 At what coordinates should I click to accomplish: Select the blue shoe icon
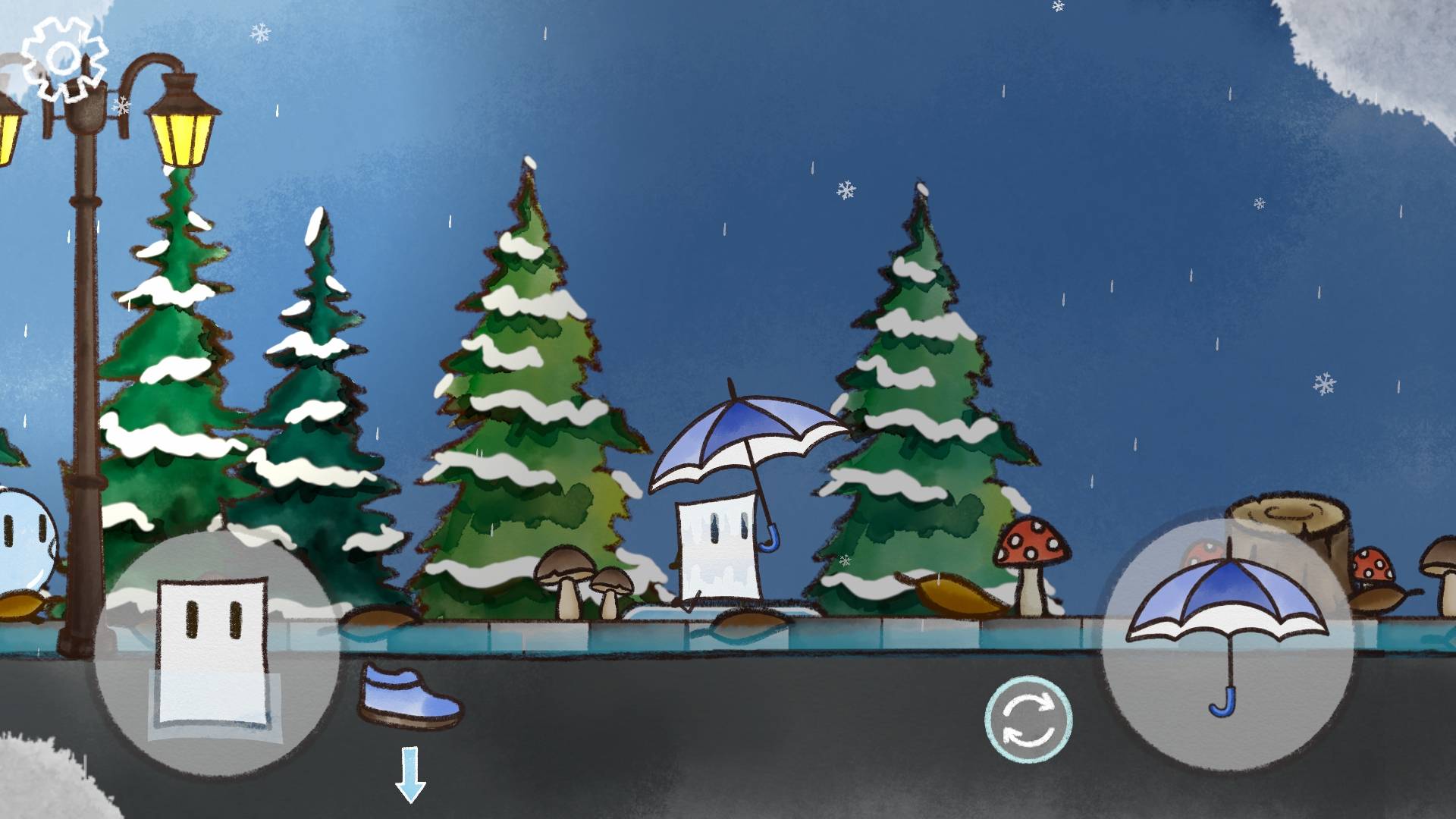(409, 695)
